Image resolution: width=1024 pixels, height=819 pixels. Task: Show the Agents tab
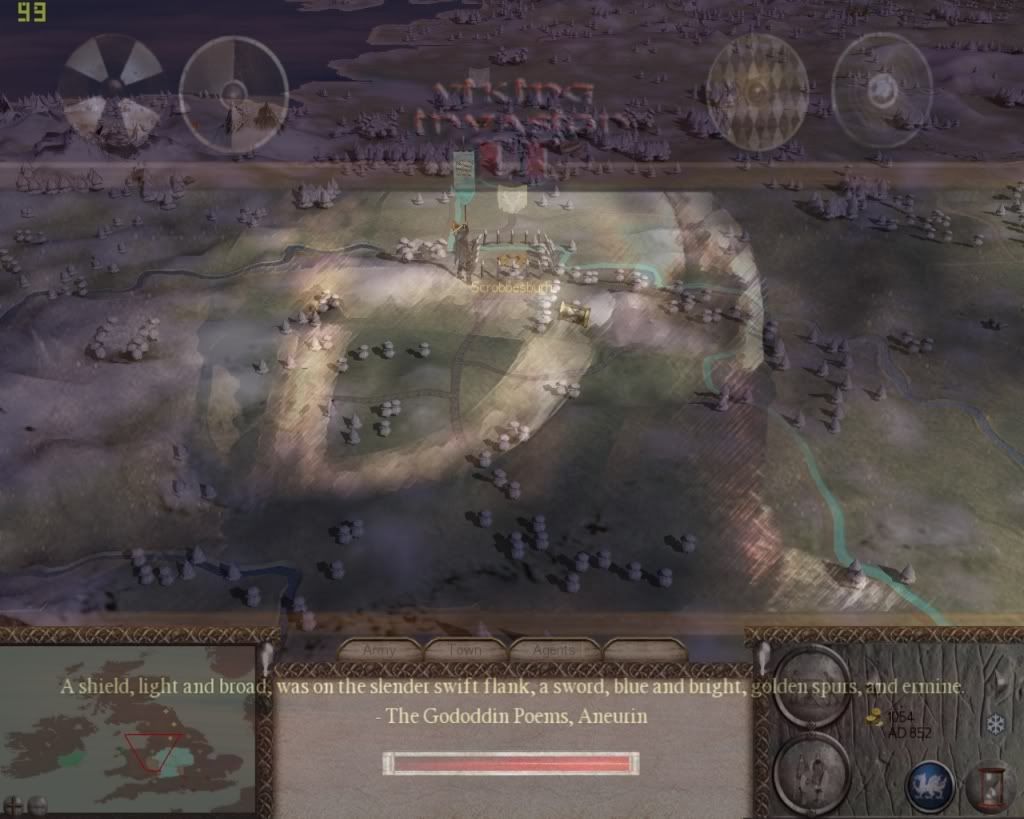[553, 650]
